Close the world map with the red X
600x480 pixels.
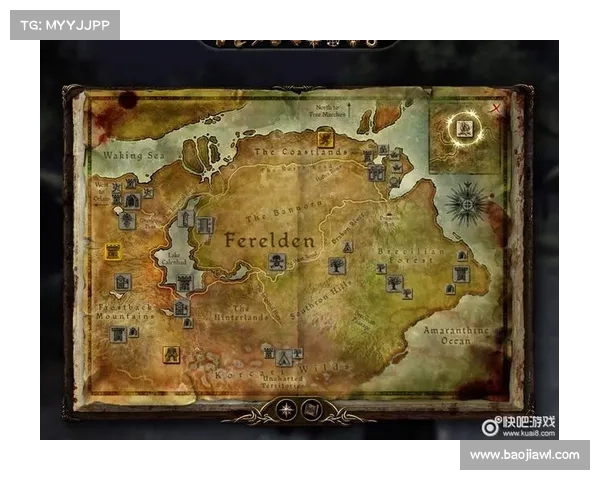pyautogui.click(x=495, y=107)
